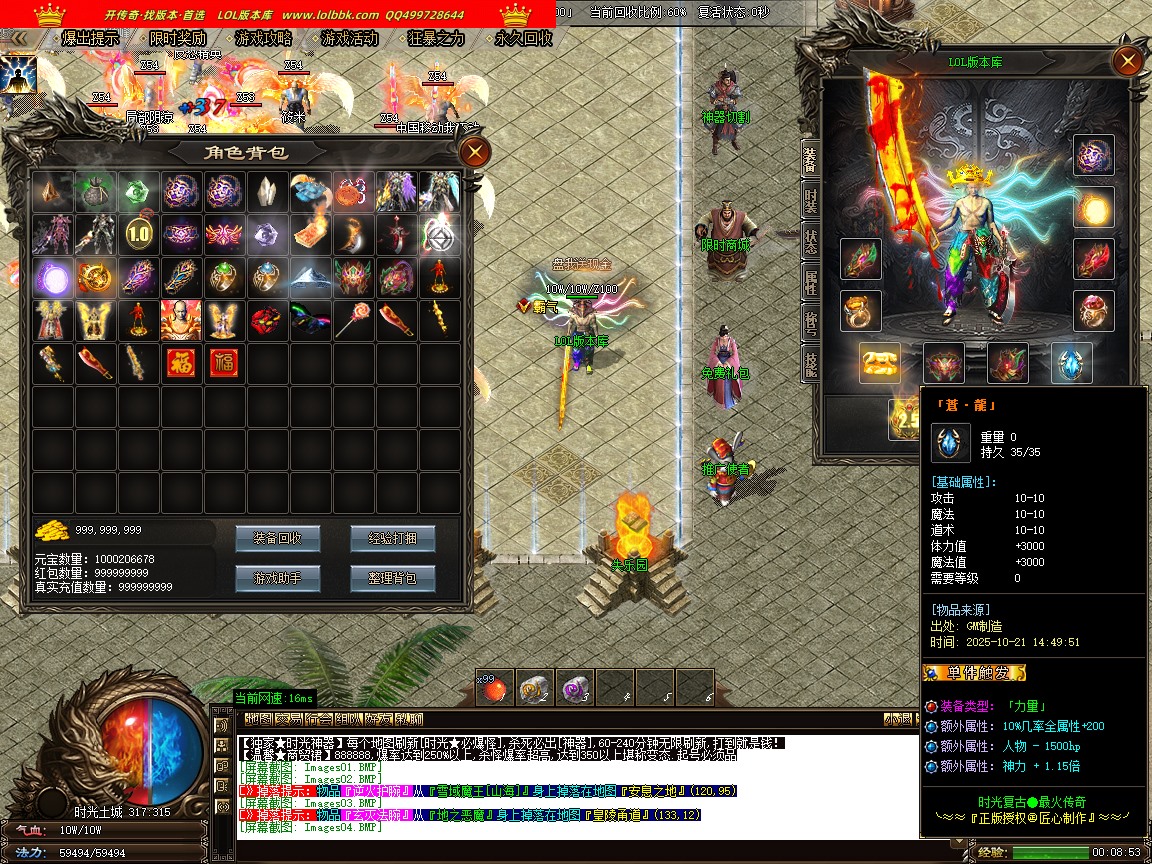Open the 游戏攻略 guide menu

click(x=263, y=39)
